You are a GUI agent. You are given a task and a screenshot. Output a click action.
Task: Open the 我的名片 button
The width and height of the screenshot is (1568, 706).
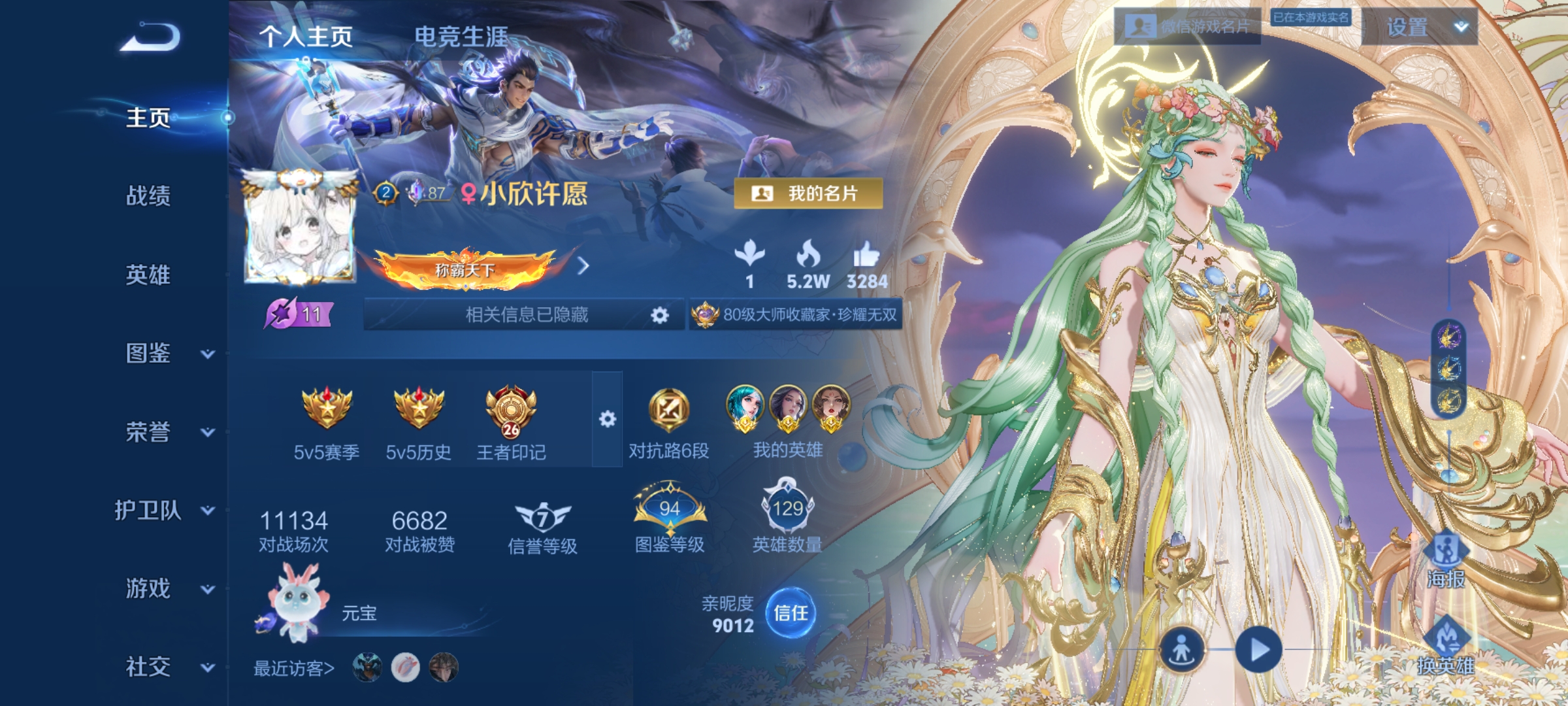[808, 193]
